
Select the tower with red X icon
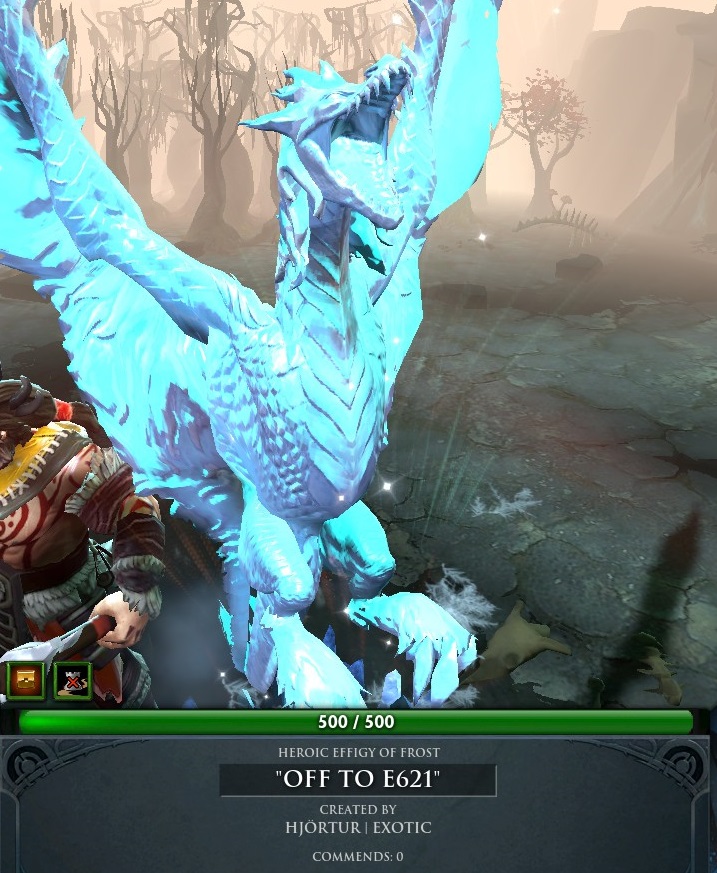tap(72, 680)
